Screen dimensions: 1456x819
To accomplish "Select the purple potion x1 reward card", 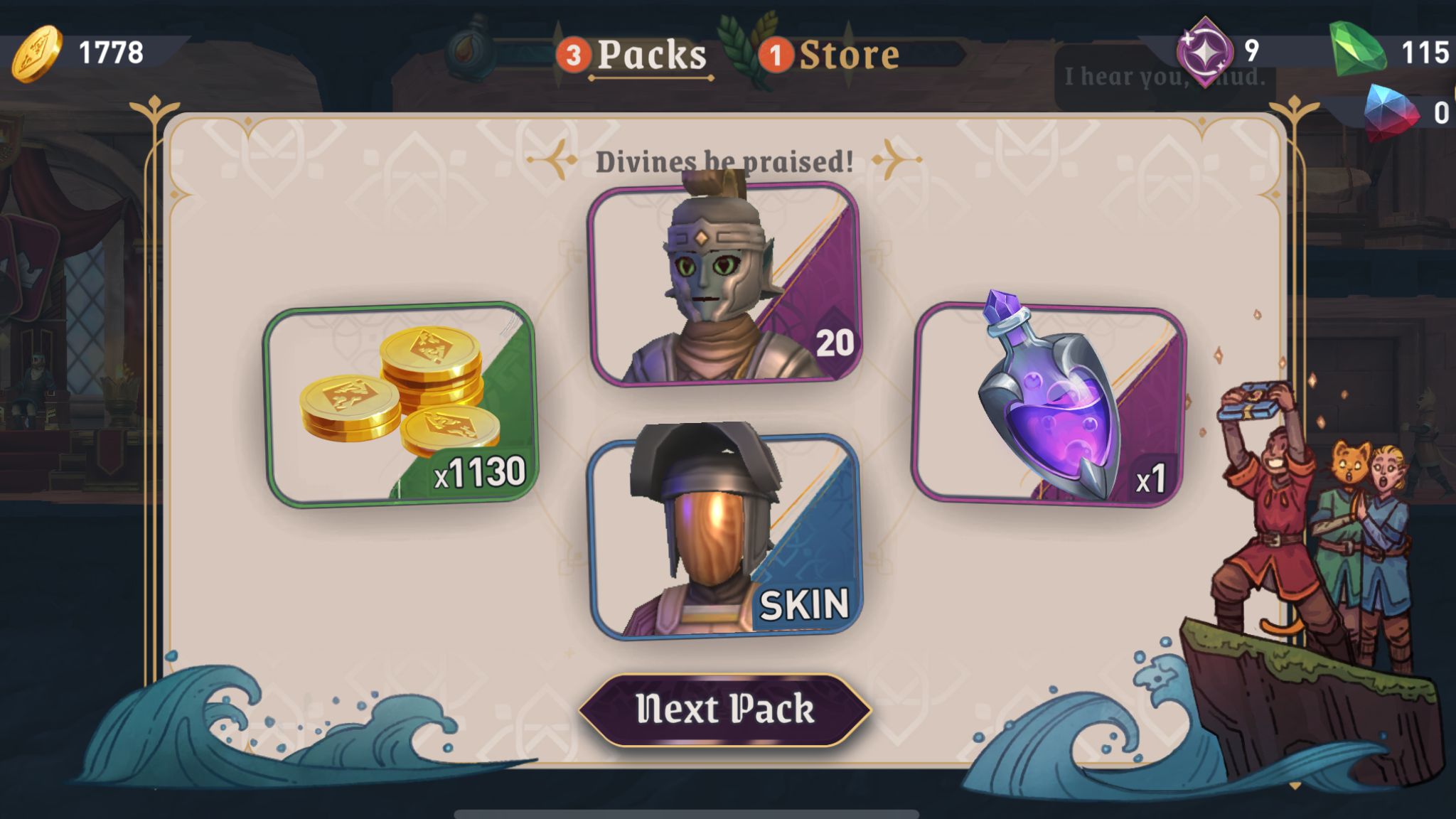I will pyautogui.click(x=1048, y=404).
